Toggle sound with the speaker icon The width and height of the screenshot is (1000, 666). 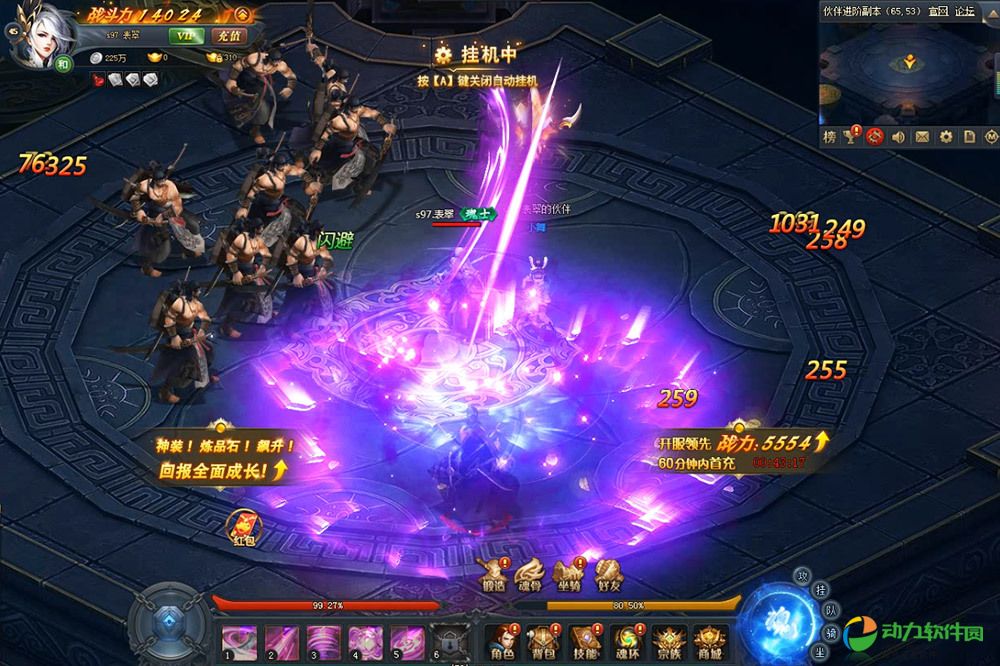point(898,136)
